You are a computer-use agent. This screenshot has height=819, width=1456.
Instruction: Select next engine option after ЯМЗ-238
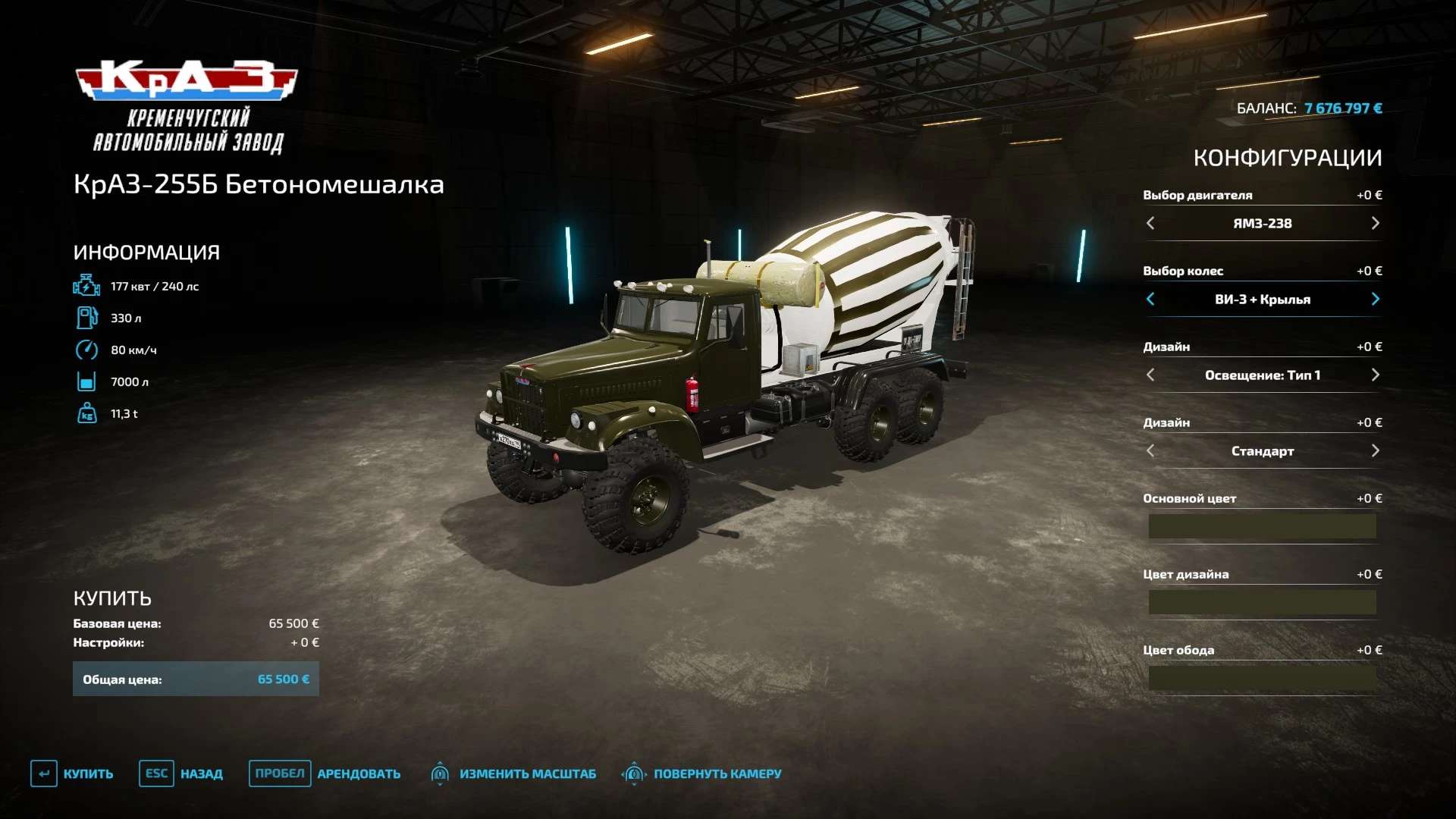1375,223
